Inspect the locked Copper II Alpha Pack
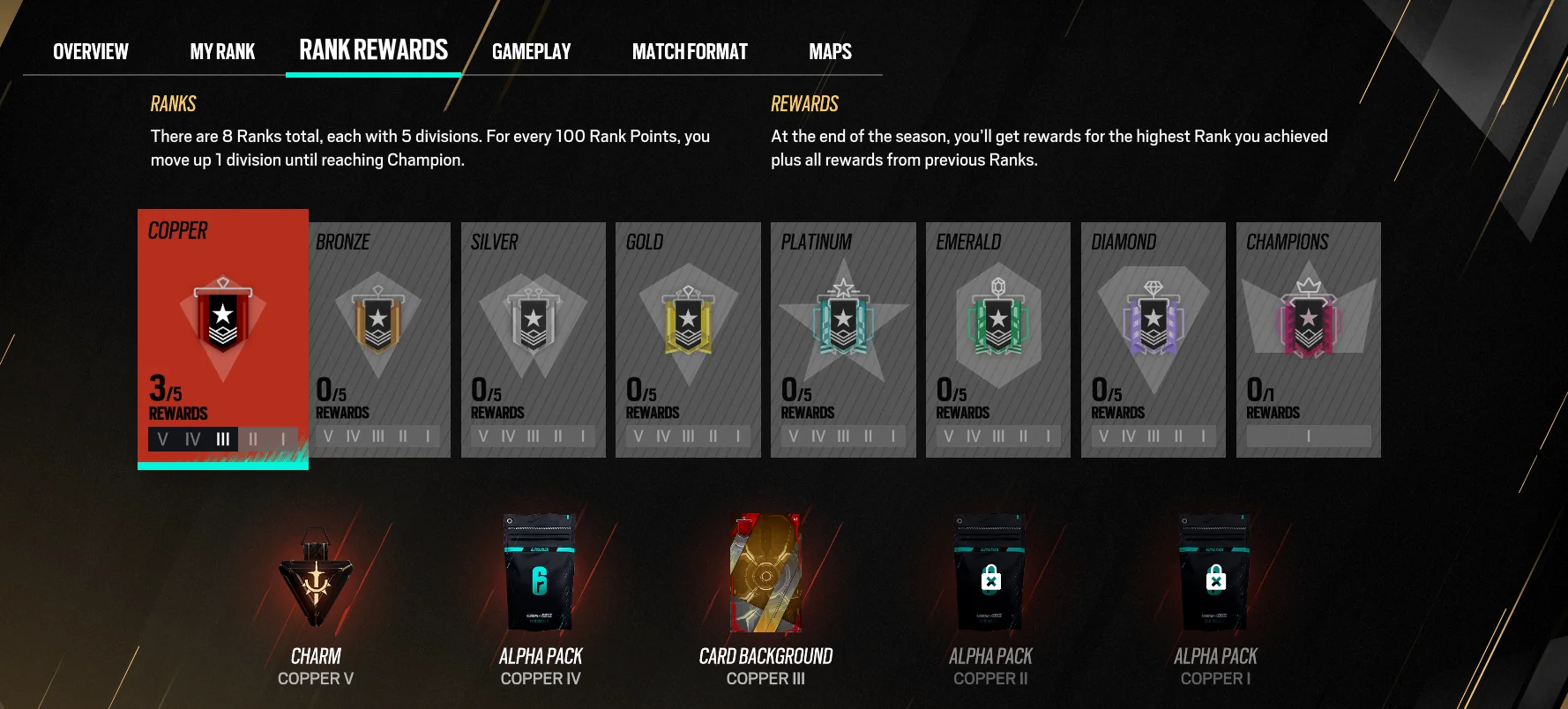Viewport: 1568px width, 709px height. 990,573
